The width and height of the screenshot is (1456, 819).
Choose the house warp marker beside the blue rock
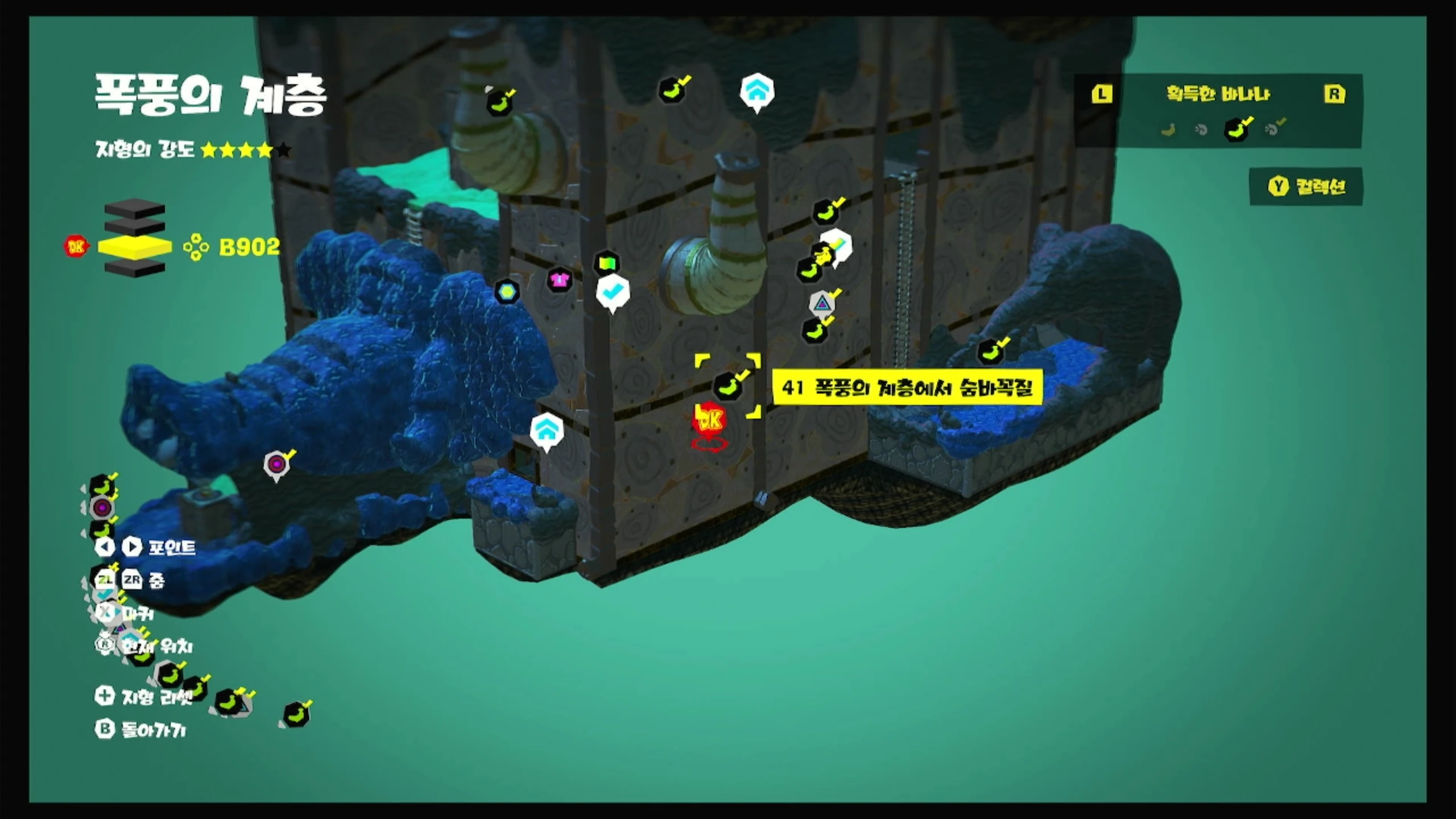pyautogui.click(x=546, y=431)
